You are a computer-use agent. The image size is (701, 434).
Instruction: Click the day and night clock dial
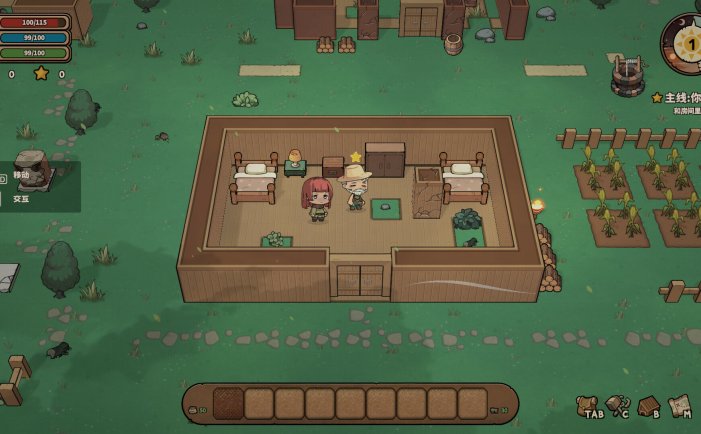685,45
